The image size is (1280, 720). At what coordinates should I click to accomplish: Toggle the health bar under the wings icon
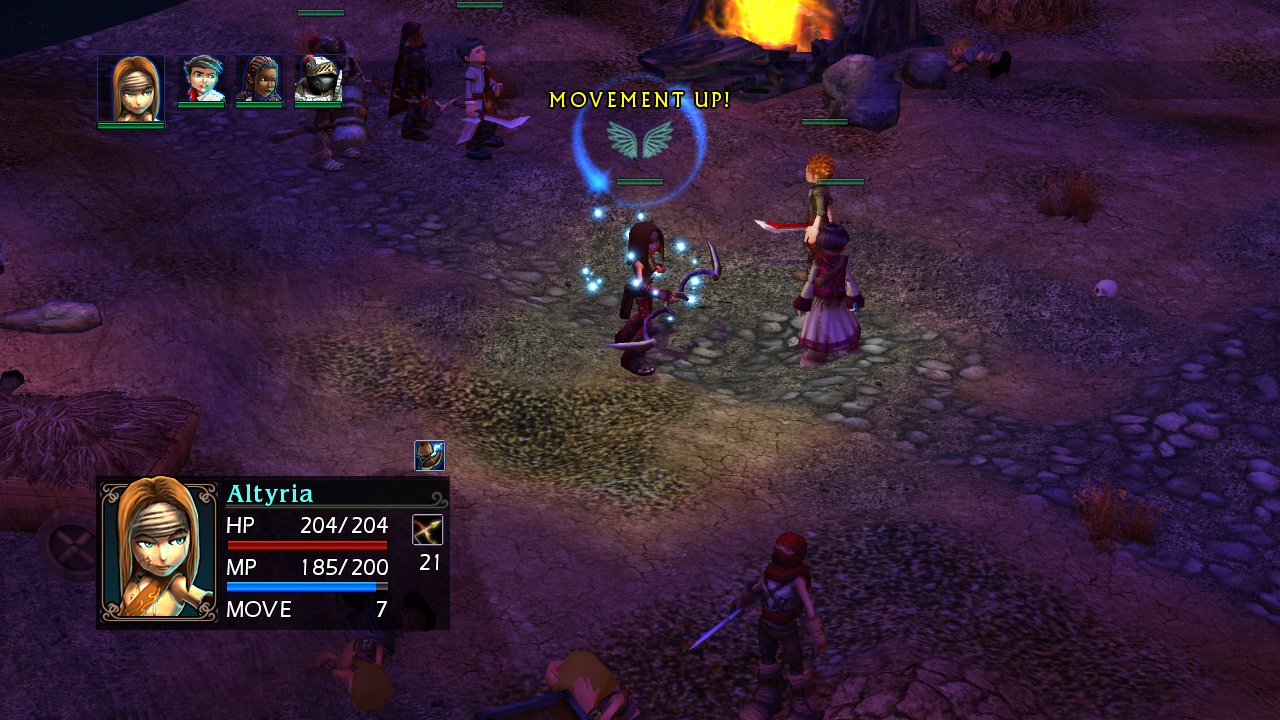pos(640,181)
